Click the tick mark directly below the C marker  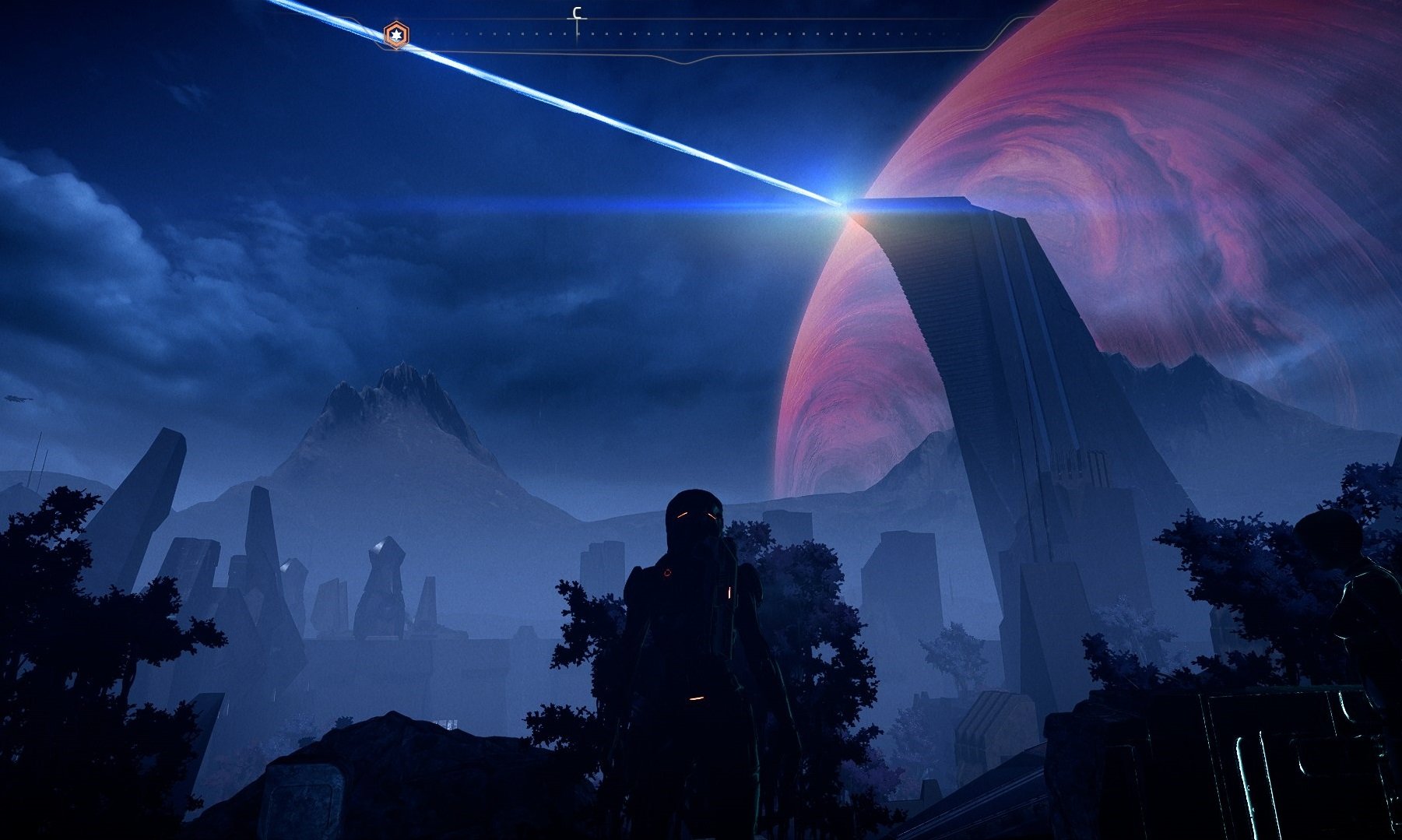coord(576,35)
